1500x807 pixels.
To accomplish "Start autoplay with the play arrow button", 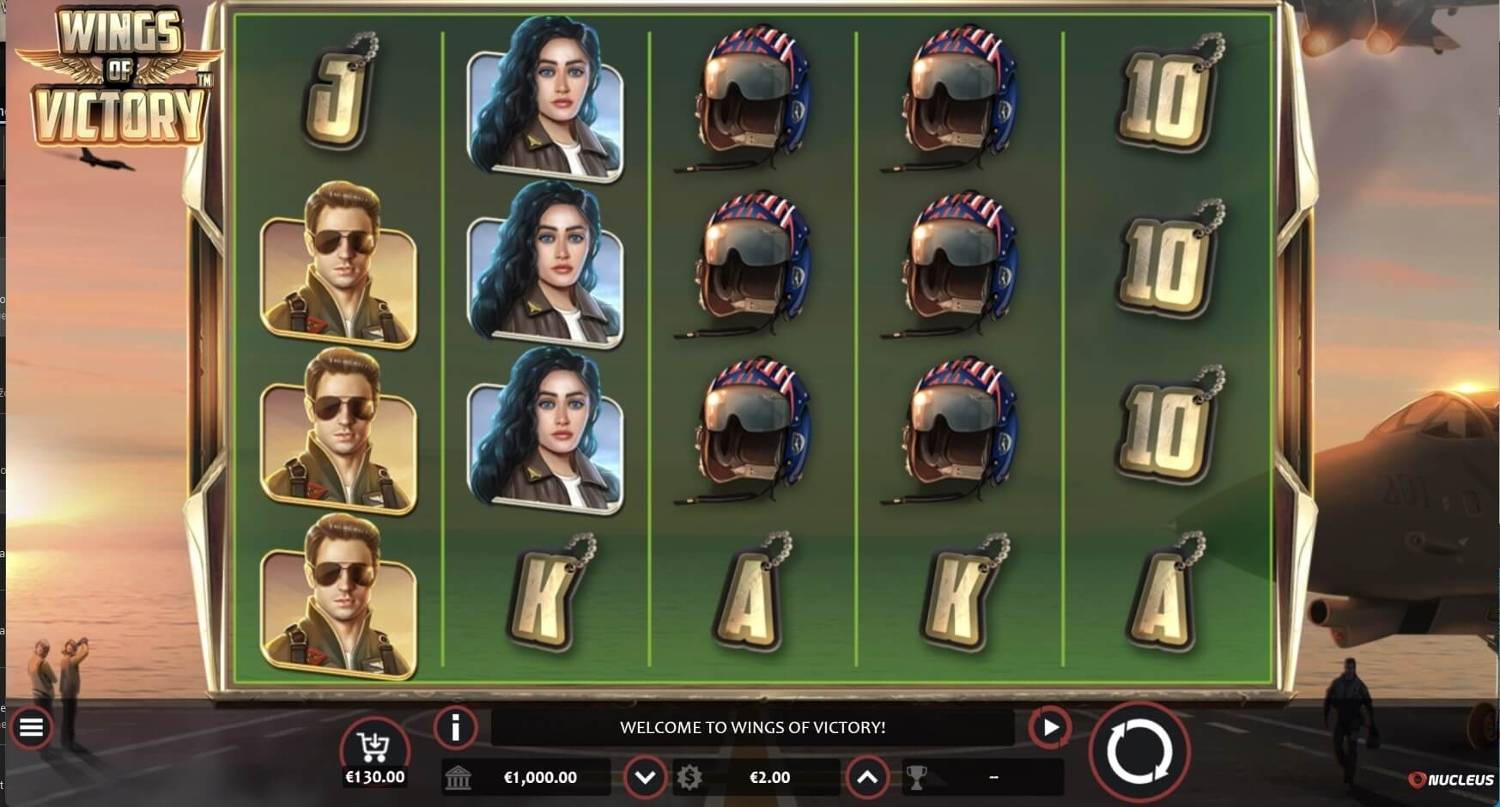I will pyautogui.click(x=1050, y=727).
